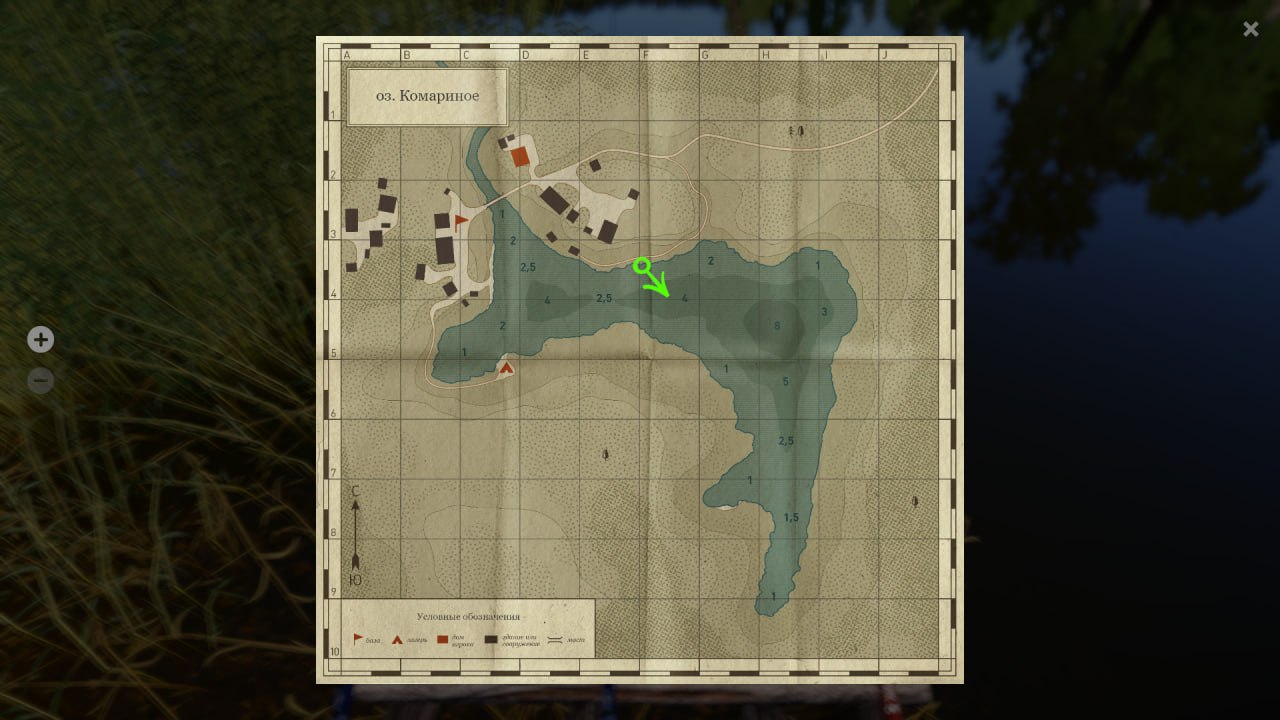This screenshot has height=720, width=1280.
Task: Click the dark building symbol in the legend
Action: point(489,638)
